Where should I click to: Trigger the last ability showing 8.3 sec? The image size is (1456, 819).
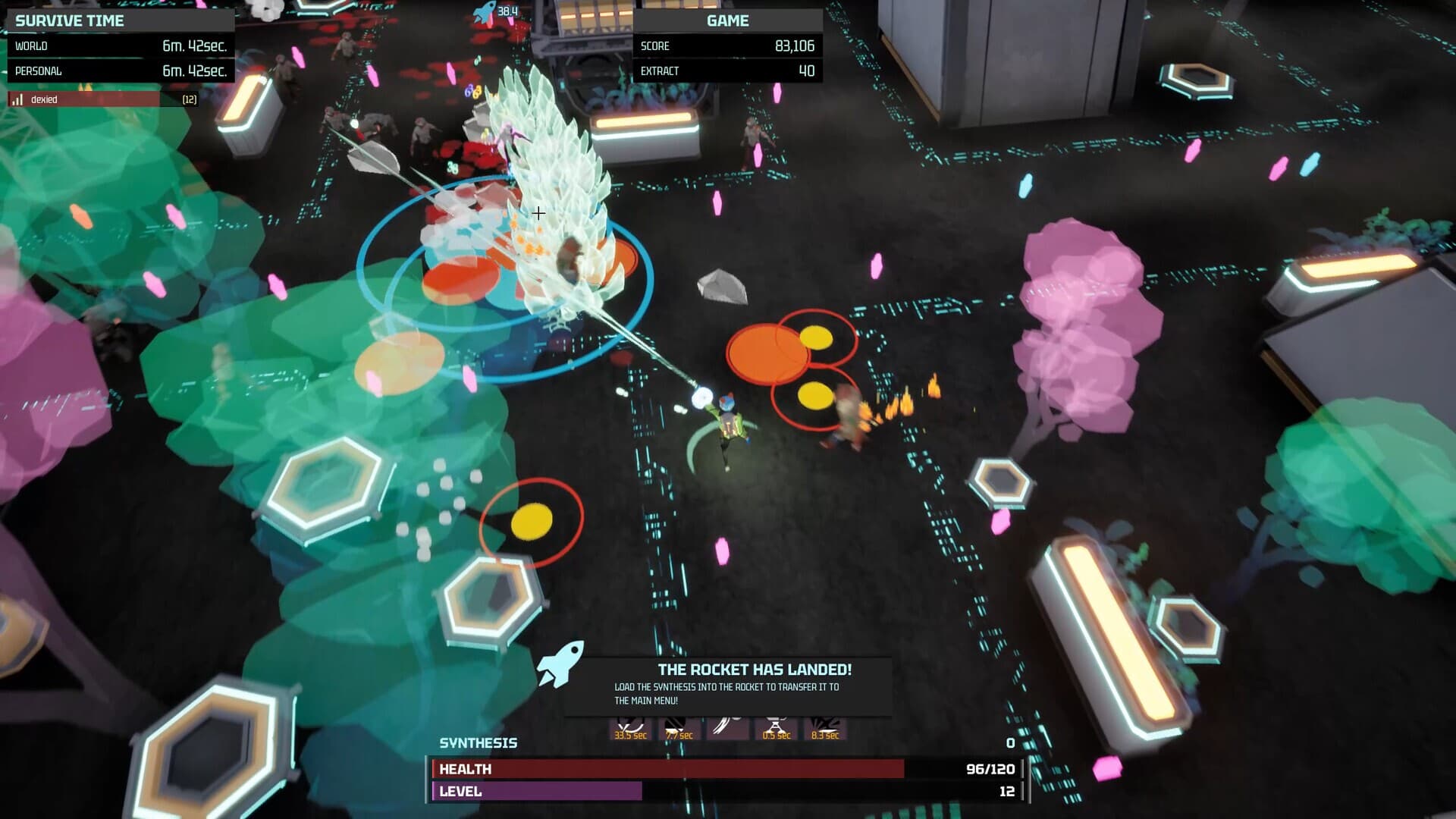827,728
